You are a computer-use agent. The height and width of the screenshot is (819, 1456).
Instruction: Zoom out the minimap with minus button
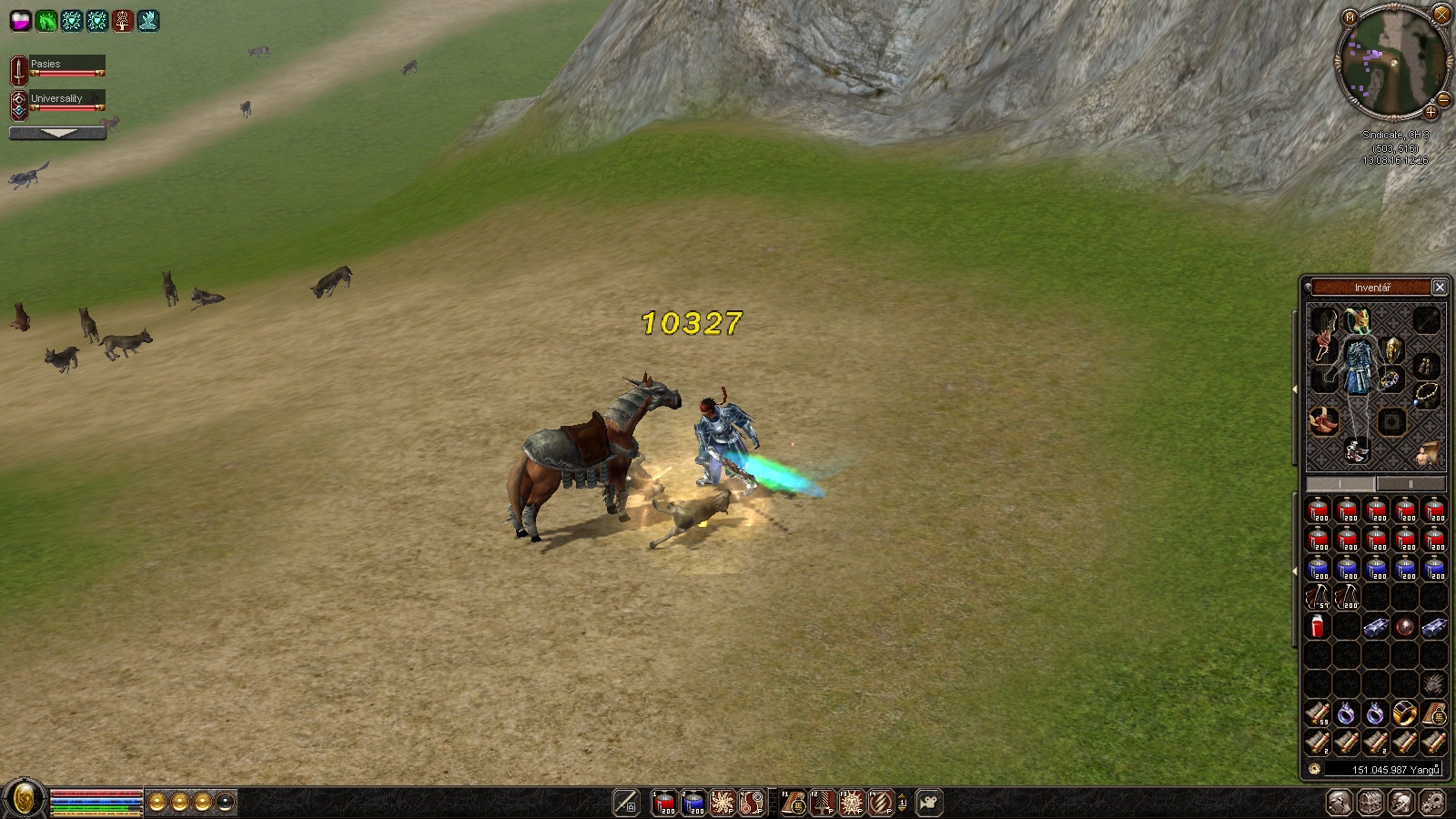(x=1443, y=99)
